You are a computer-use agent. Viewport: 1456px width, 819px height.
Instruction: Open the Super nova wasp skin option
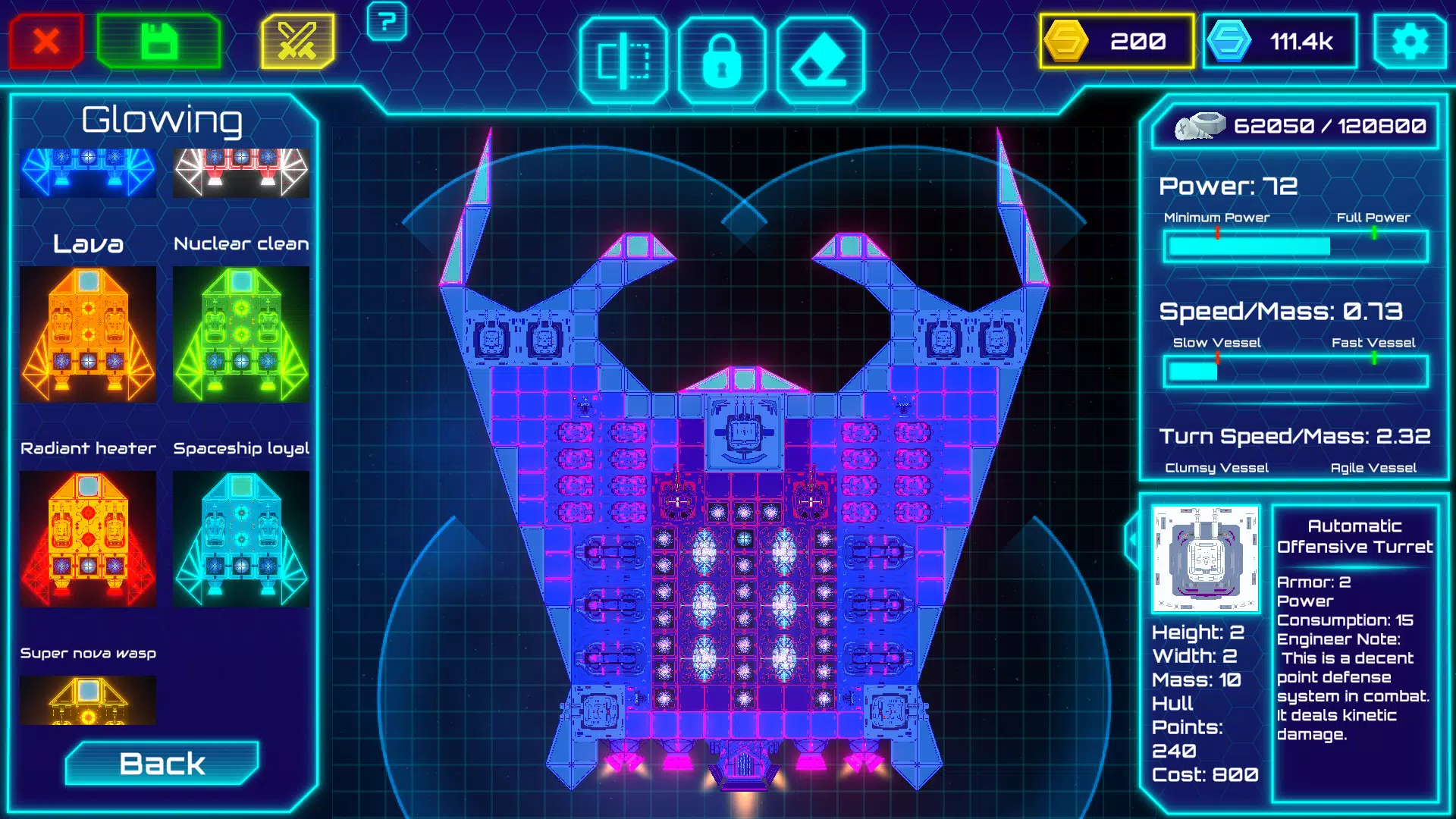[88, 699]
